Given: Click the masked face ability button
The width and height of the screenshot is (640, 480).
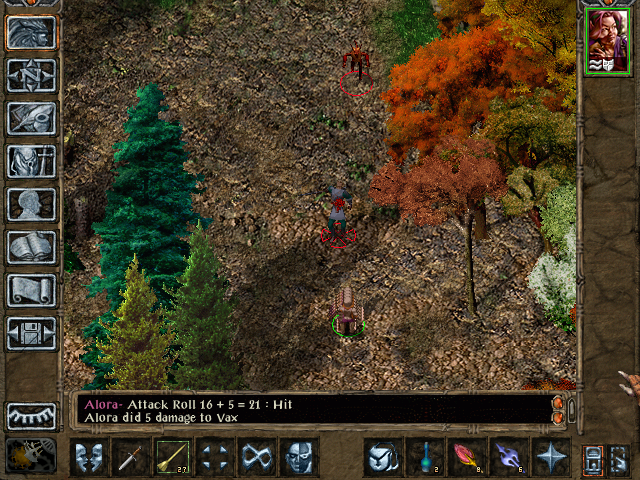Looking at the screenshot, I should tap(300, 457).
